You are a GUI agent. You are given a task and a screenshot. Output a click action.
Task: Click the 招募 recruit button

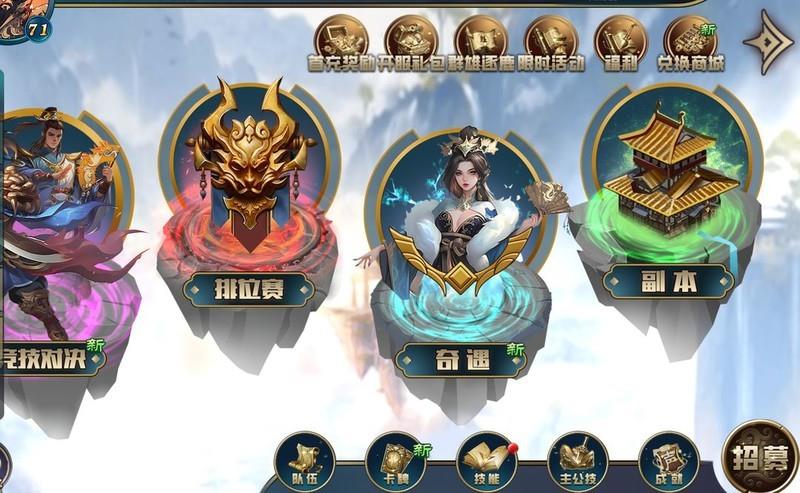pos(759,459)
